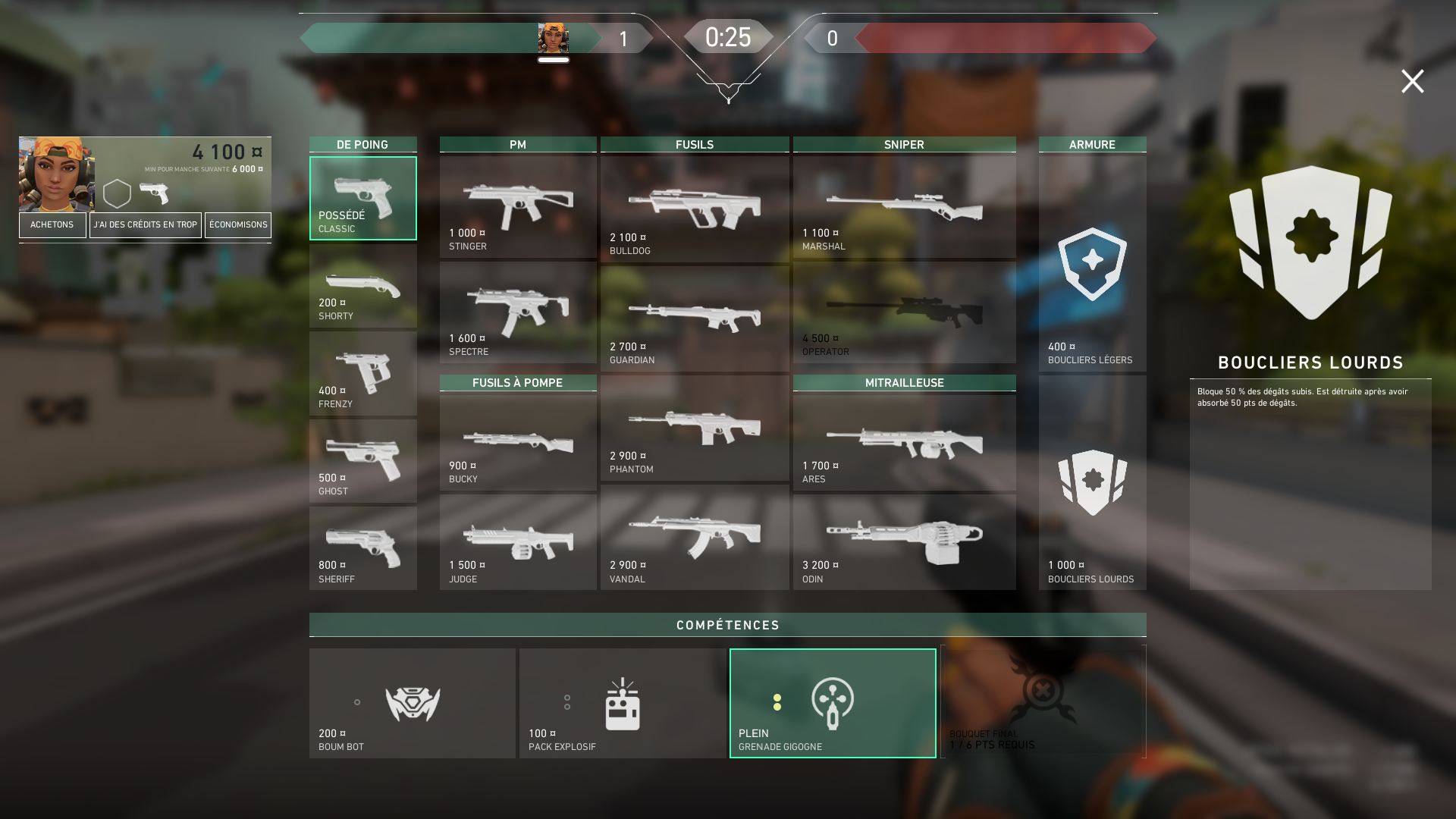Purchase Boucliers Légers armor
Viewport: 1456px width, 819px height.
click(1092, 264)
